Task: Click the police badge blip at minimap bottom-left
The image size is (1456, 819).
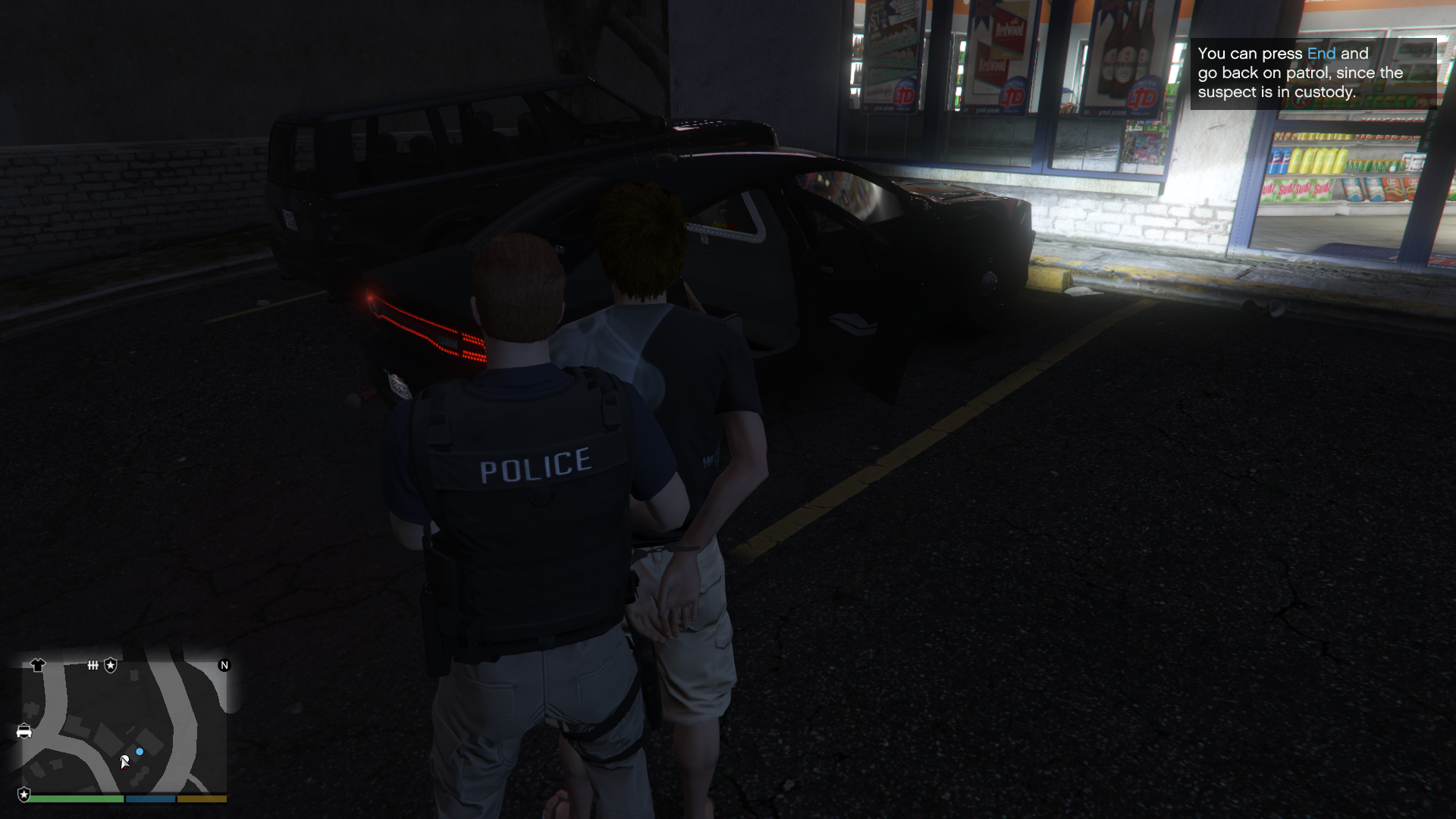Action: pos(24,794)
